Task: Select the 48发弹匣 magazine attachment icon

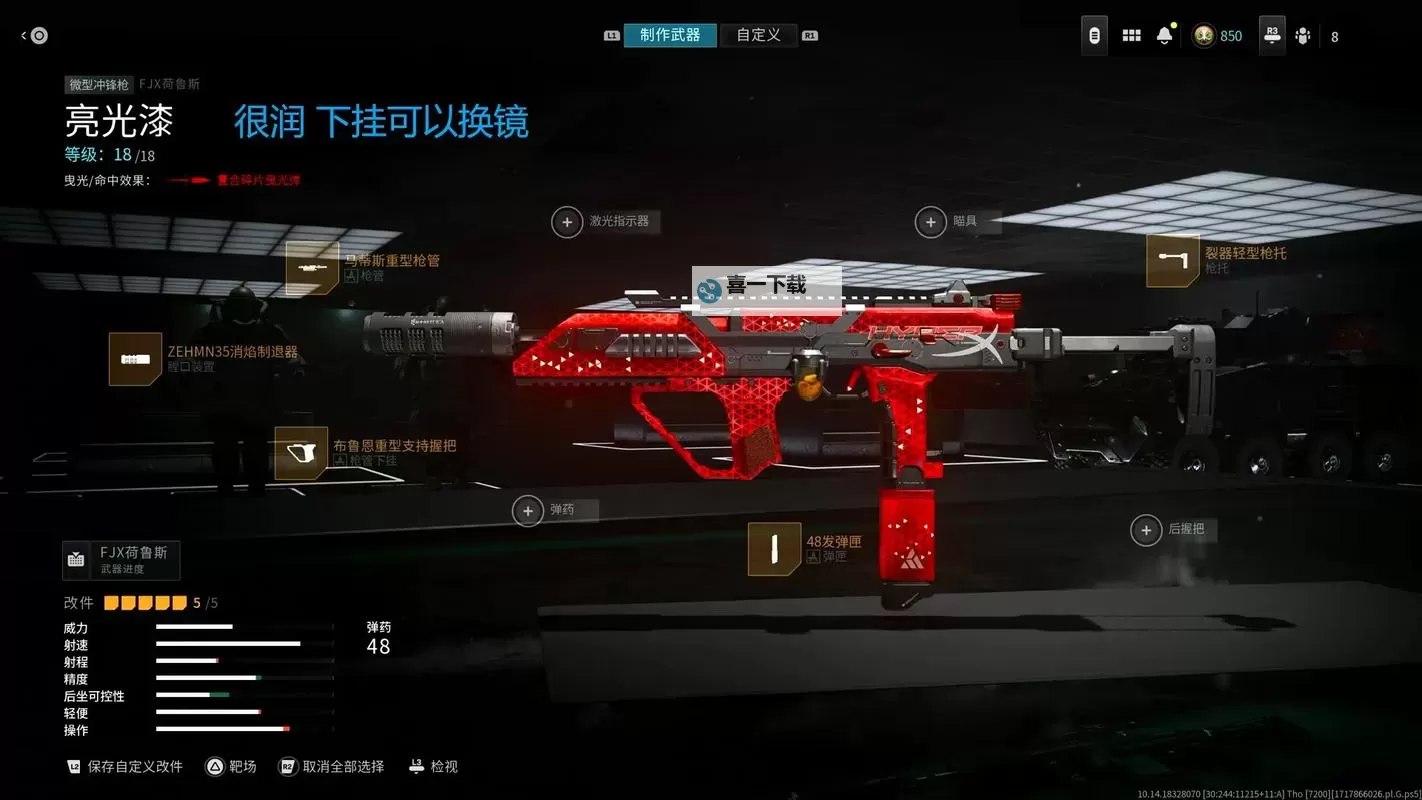Action: click(x=774, y=550)
